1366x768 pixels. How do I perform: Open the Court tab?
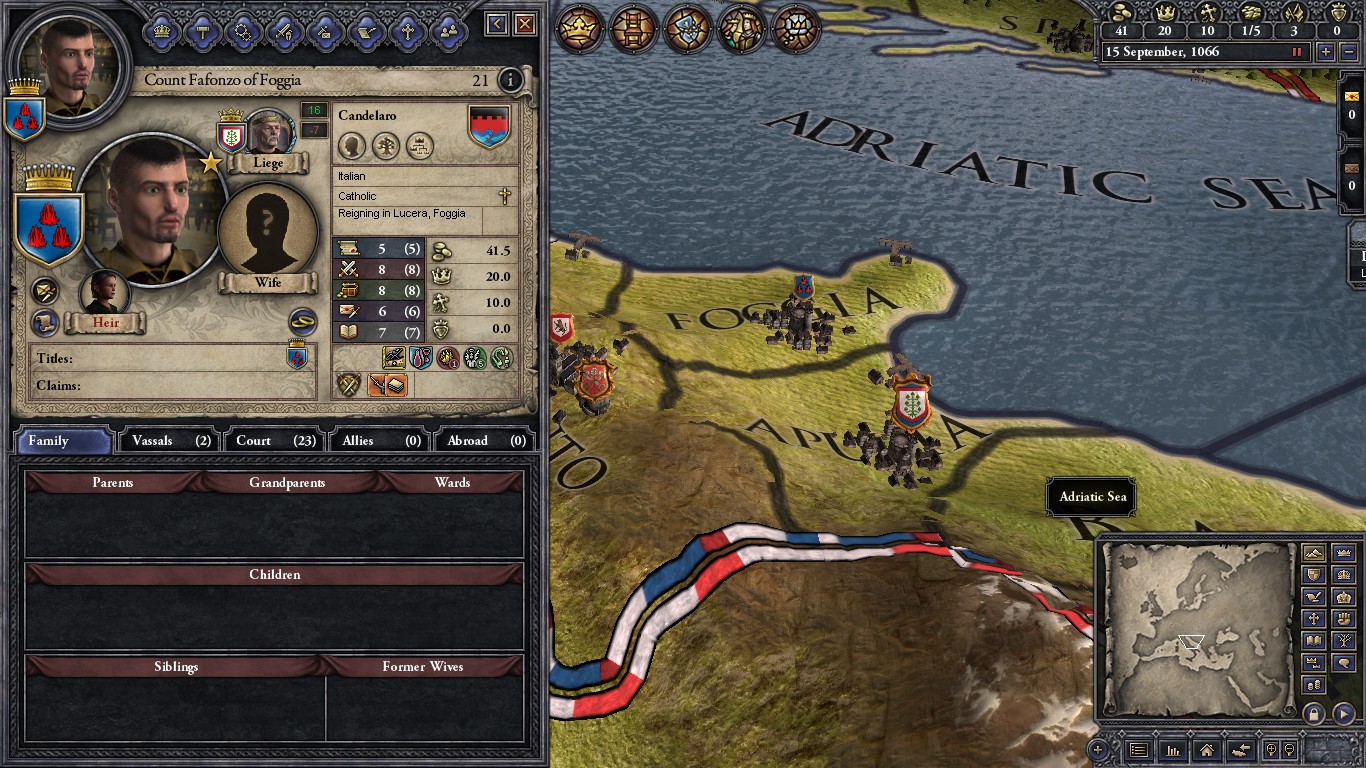point(275,441)
